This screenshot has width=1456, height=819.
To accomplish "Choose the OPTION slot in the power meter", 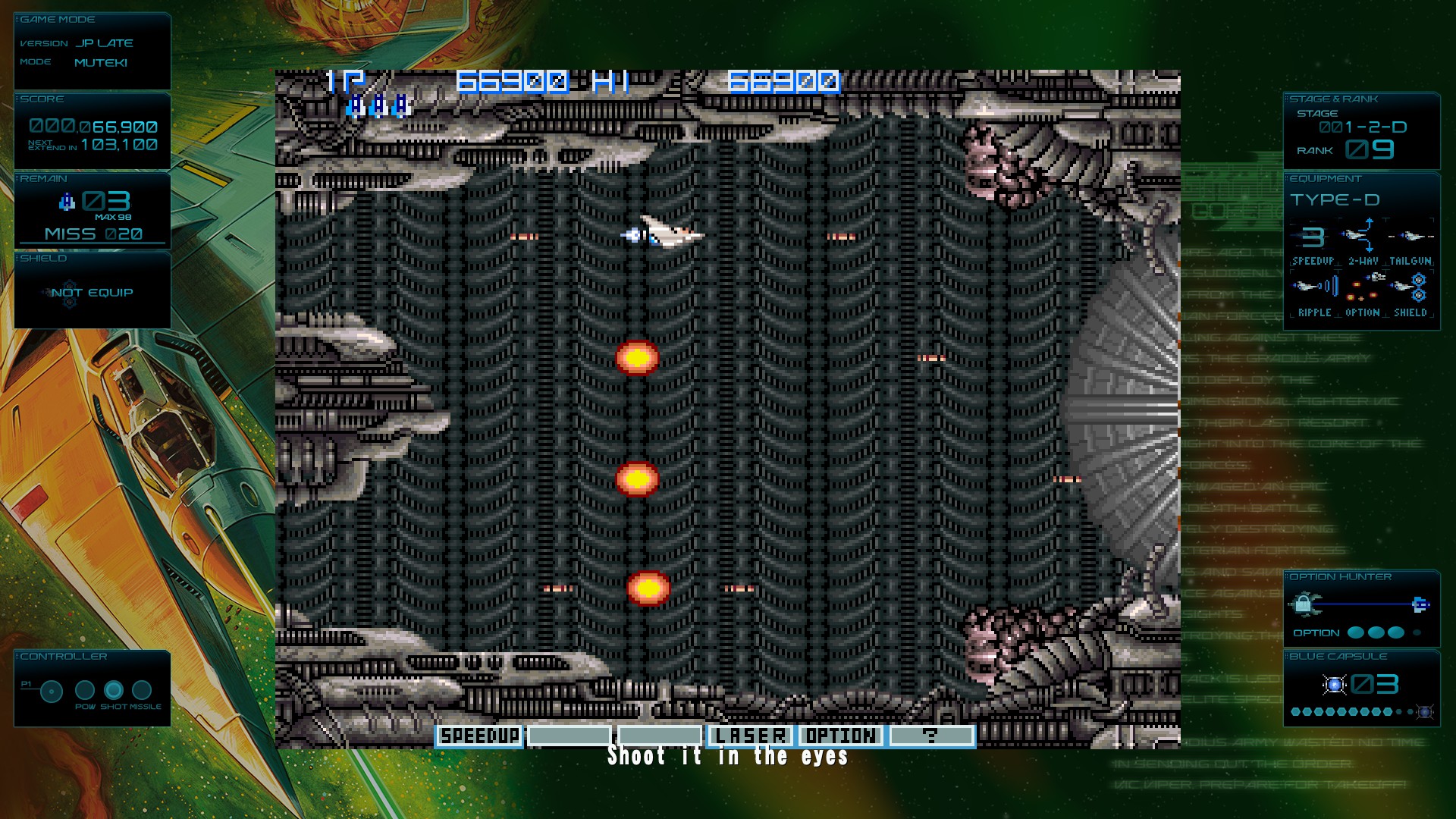I will pos(841,736).
